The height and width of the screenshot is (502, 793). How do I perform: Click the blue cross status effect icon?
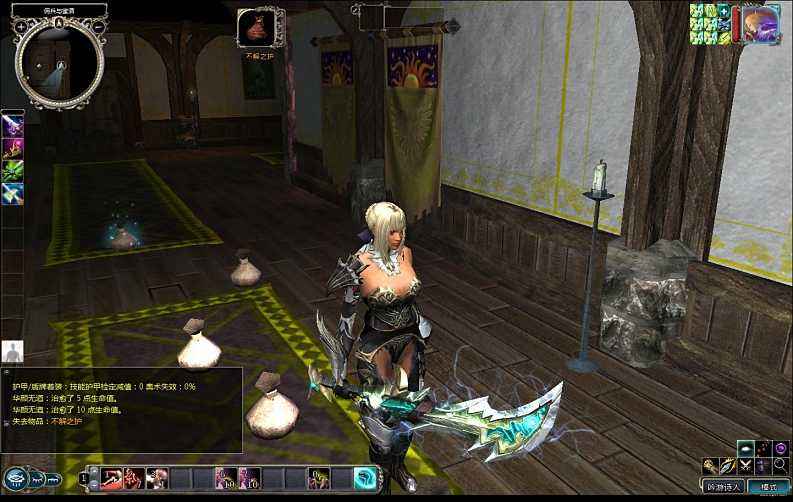point(722,11)
